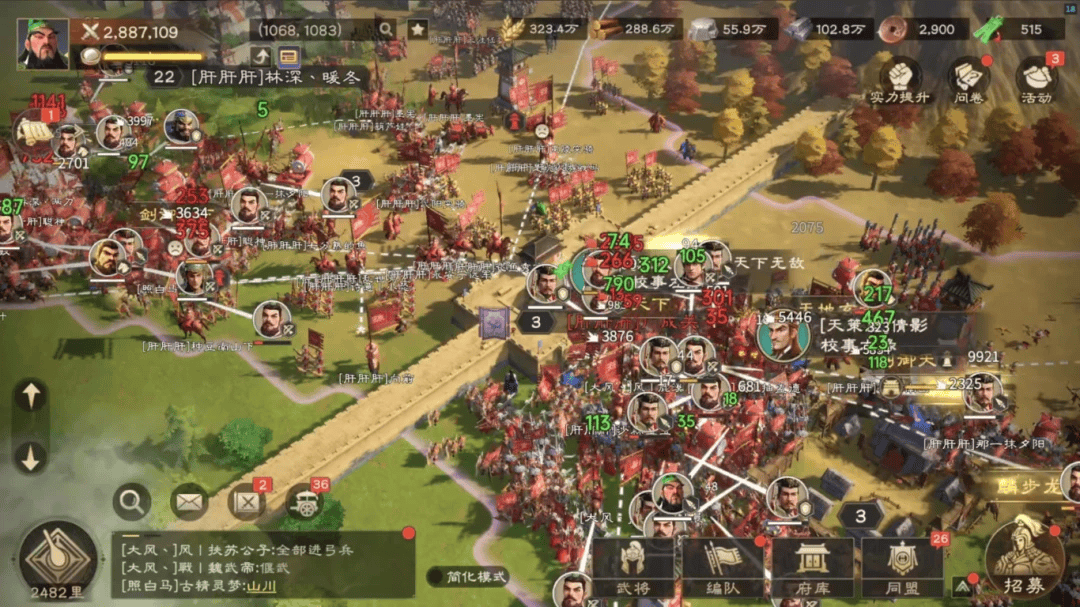The height and width of the screenshot is (607, 1080).
Task: Open 实力提升 power-up menu
Action: tap(899, 80)
